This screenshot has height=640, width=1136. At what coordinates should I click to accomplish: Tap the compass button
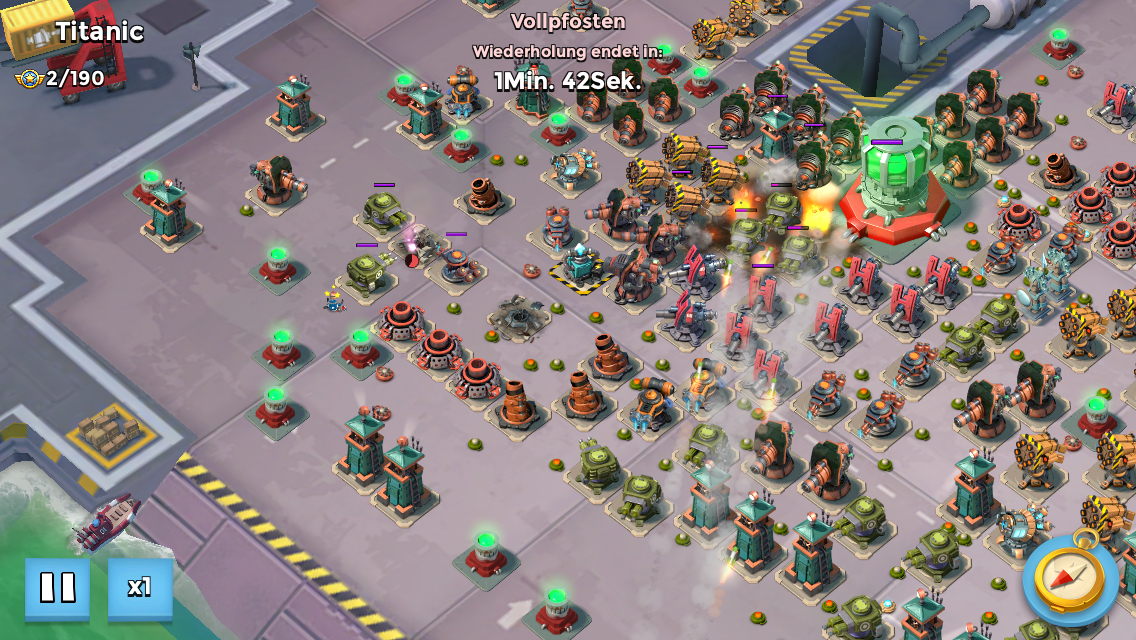[1070, 579]
